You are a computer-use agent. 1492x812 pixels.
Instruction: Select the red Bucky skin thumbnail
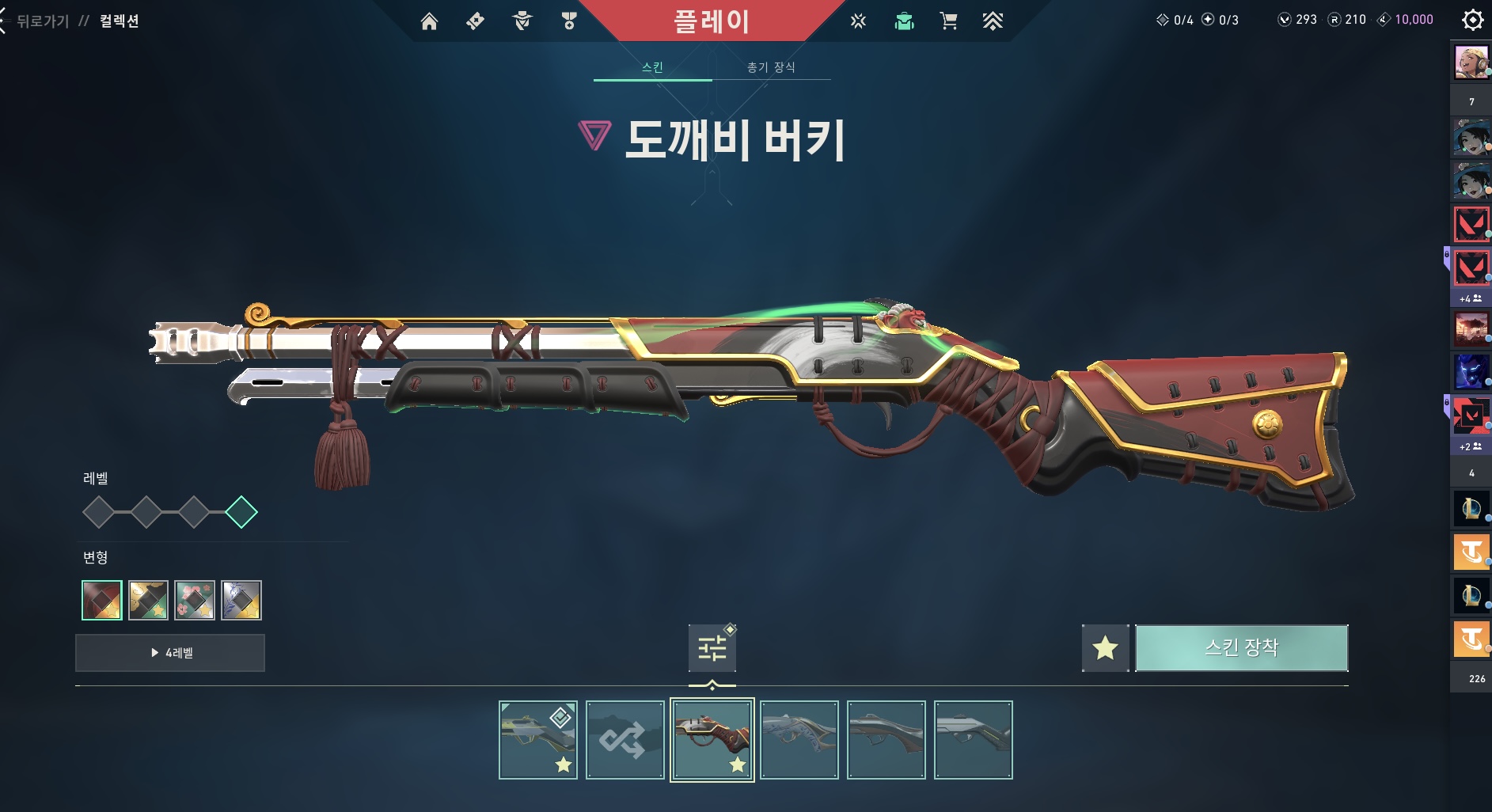click(x=712, y=740)
